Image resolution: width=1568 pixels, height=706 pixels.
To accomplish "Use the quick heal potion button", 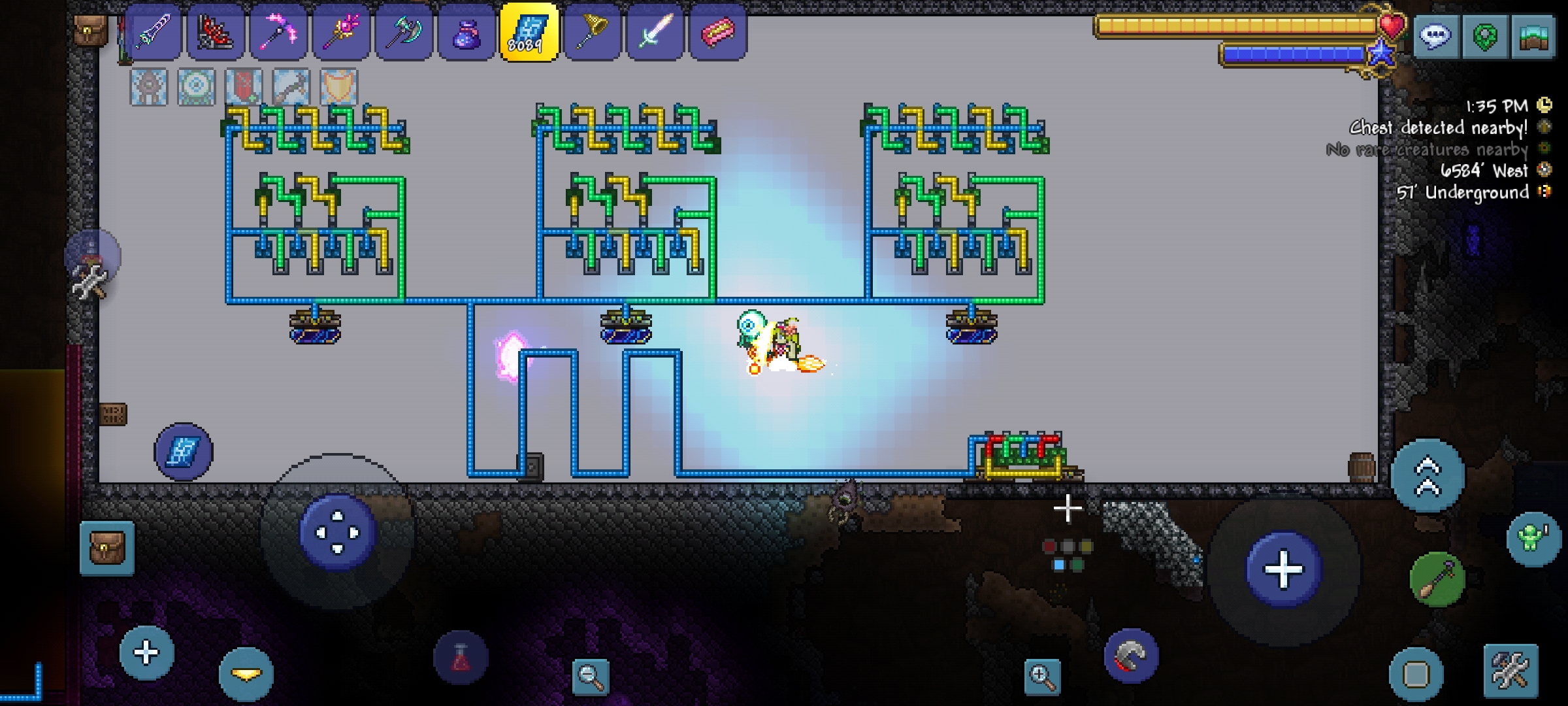I will click(x=461, y=658).
